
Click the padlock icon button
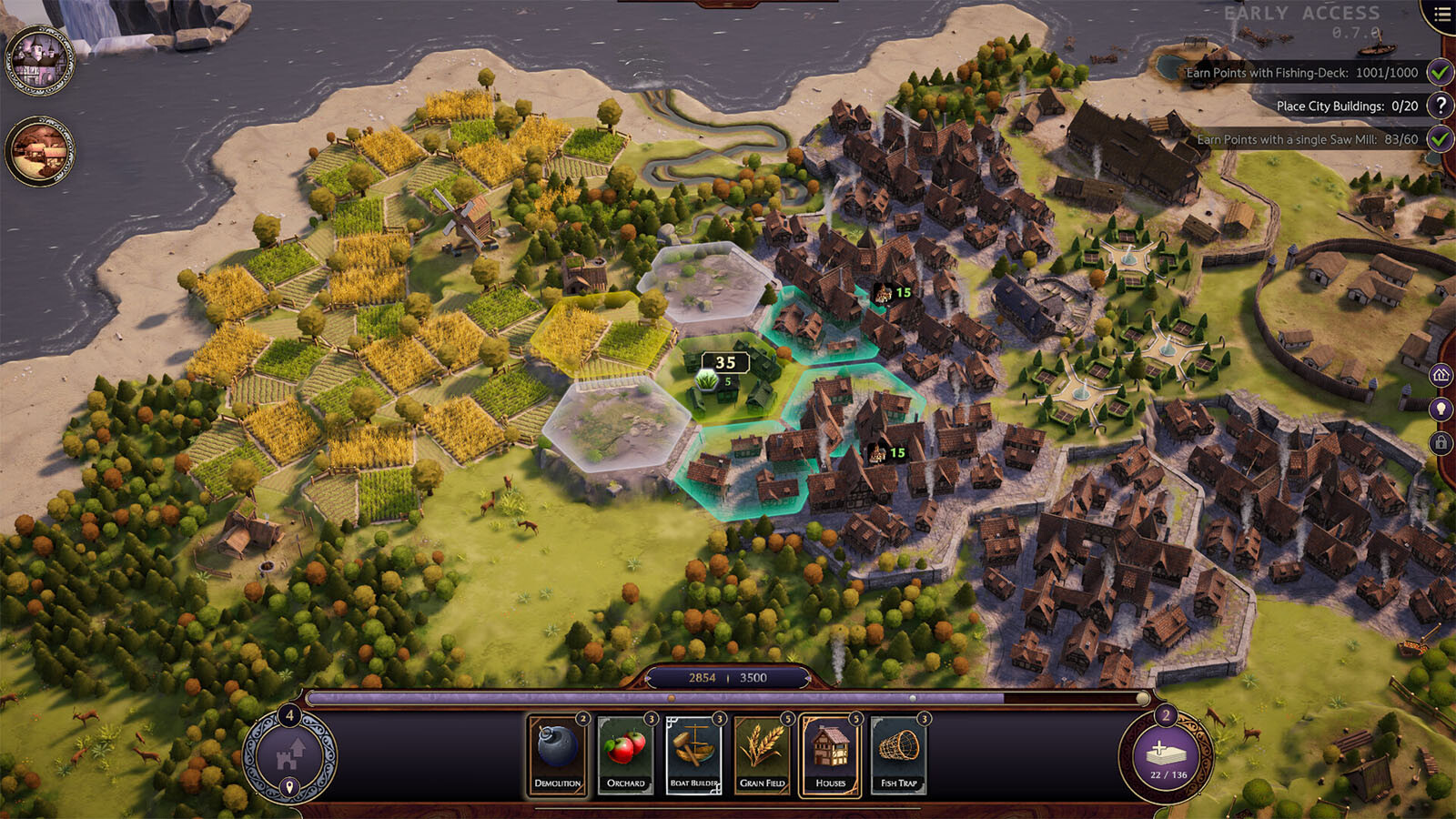click(x=1441, y=443)
